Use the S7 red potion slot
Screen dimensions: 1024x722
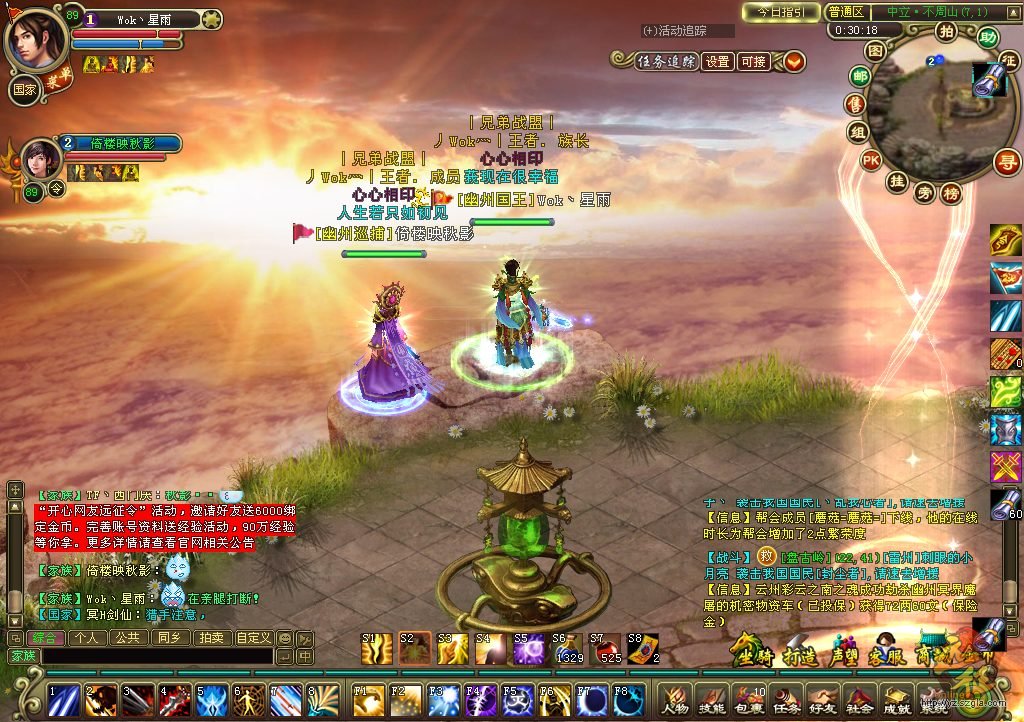click(x=606, y=650)
